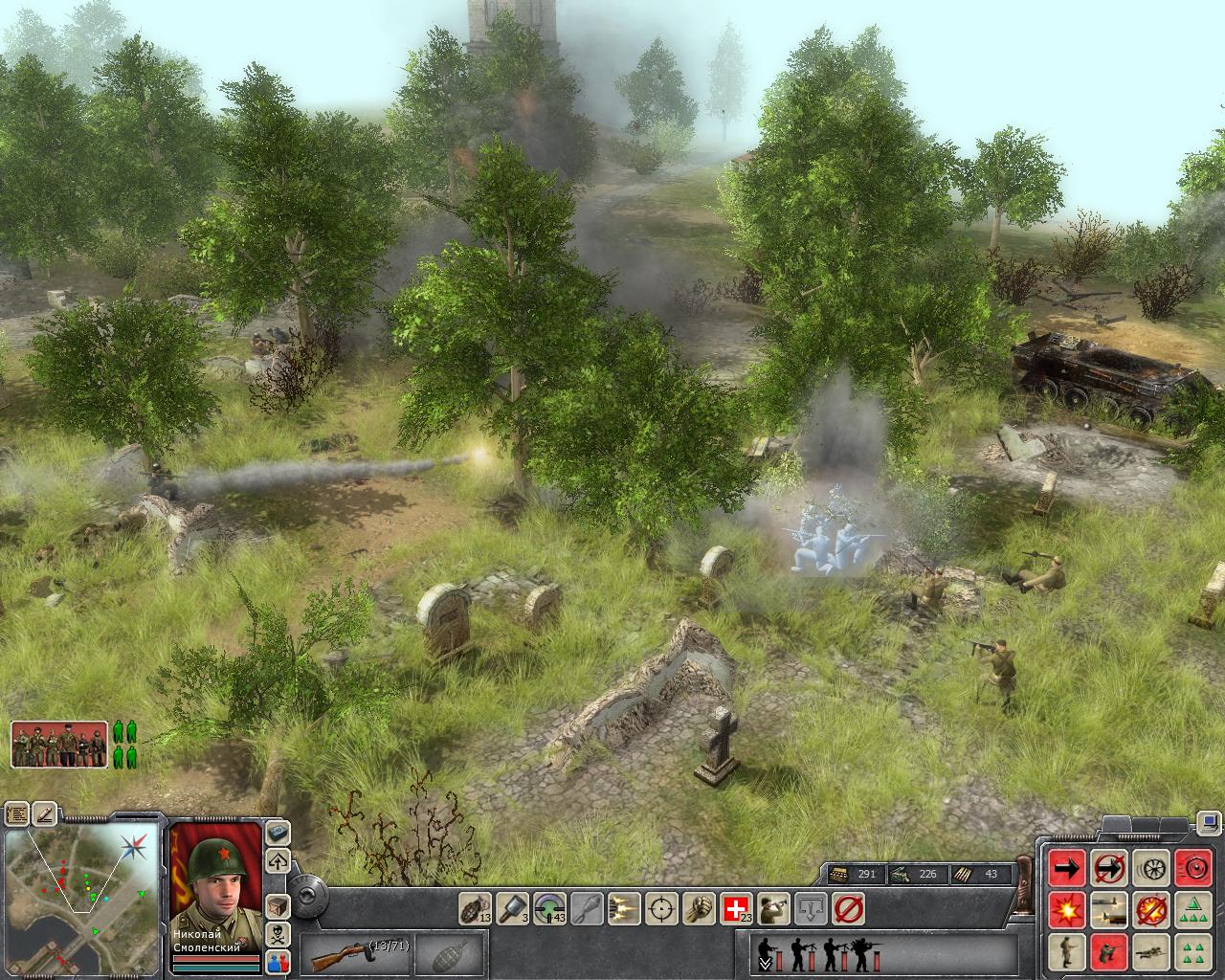The height and width of the screenshot is (980, 1225).
Task: Open the computer monitor menu button
Action: click(1208, 822)
